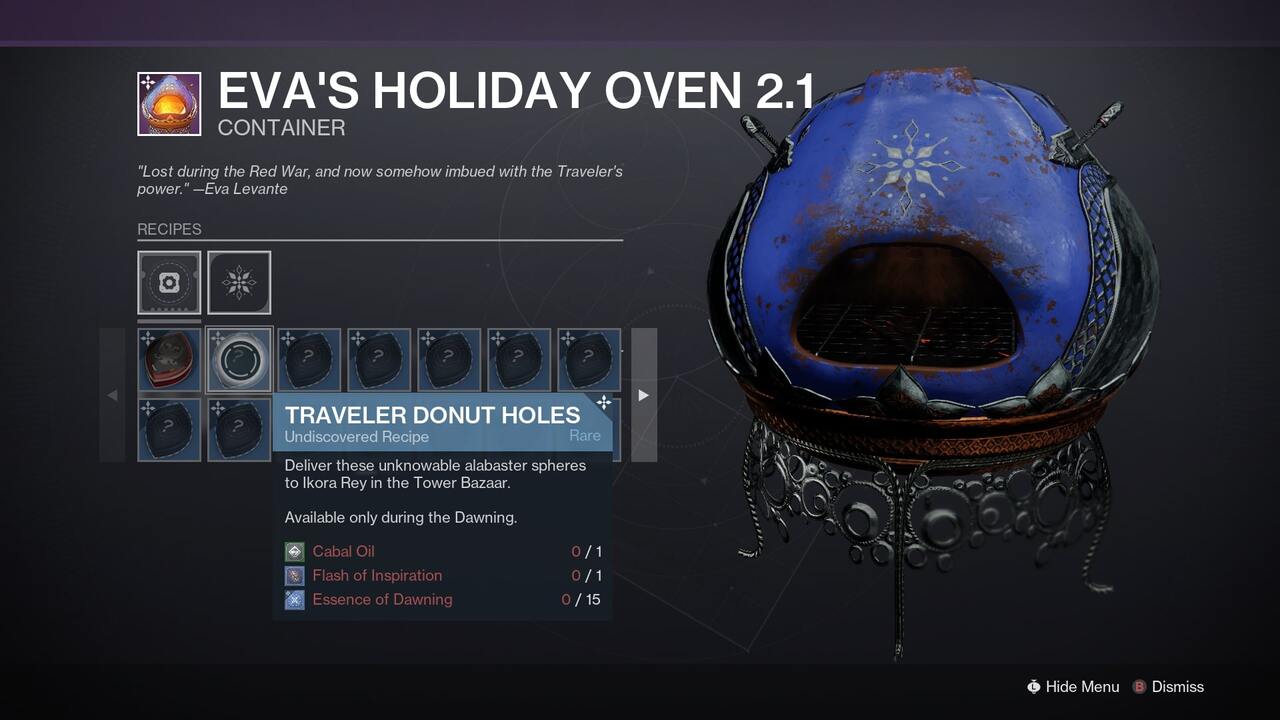Switch to the oven recipes category tab
Viewport: 1280px width, 720px height.
[x=169, y=282]
